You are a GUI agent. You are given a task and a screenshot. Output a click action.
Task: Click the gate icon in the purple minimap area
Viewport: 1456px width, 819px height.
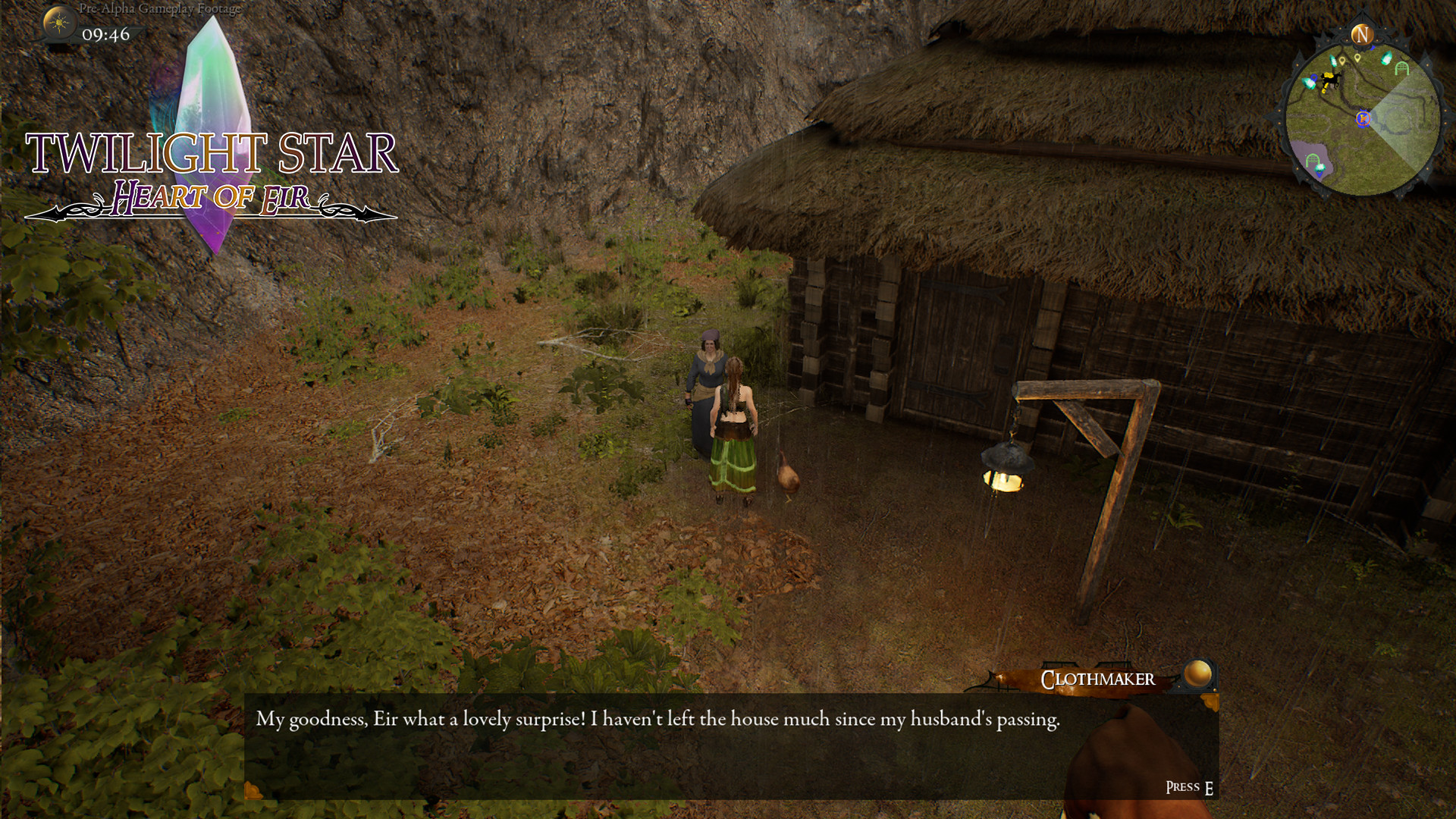(x=1313, y=159)
